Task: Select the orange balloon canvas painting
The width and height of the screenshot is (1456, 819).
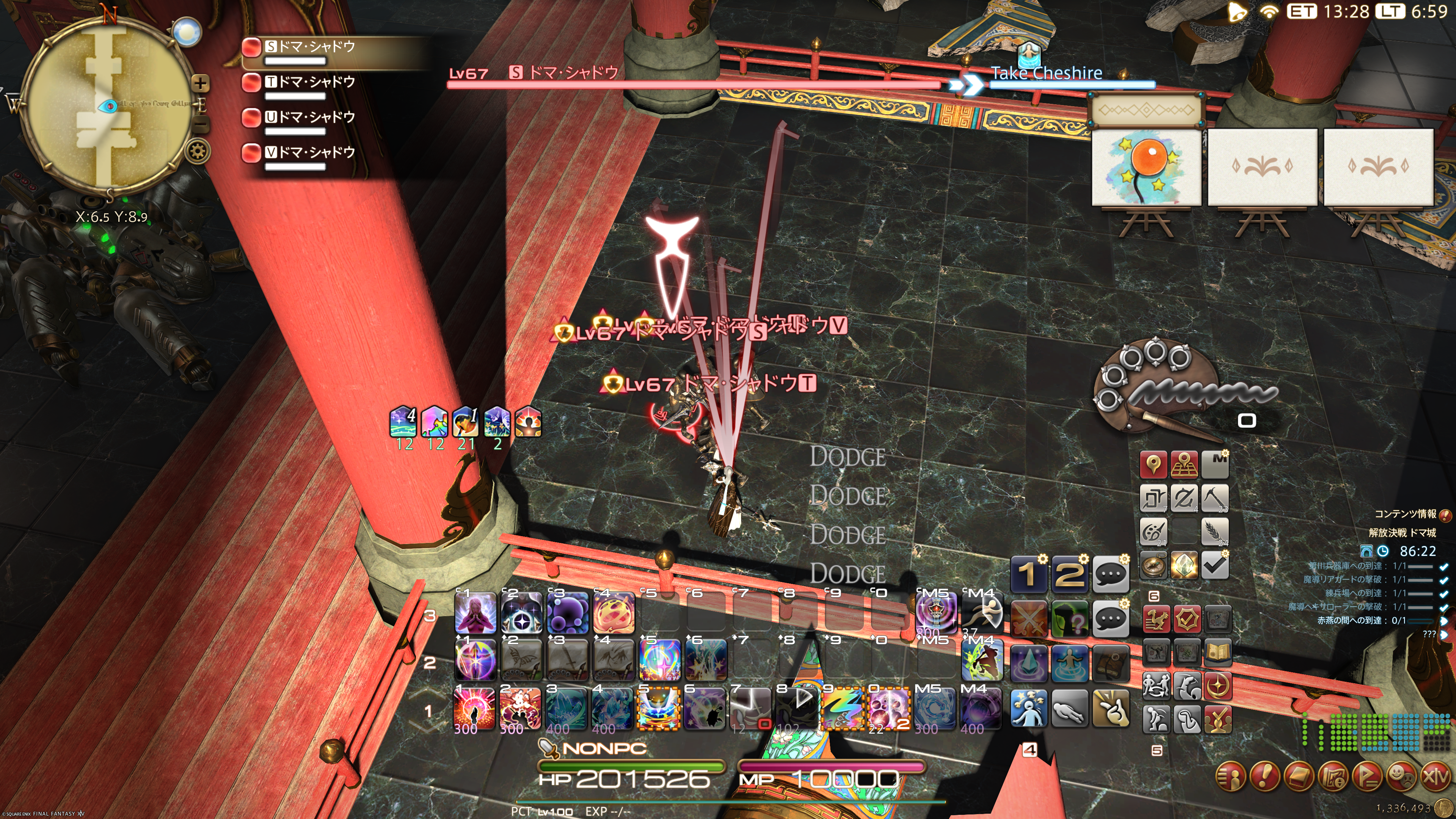Action: click(x=1146, y=167)
